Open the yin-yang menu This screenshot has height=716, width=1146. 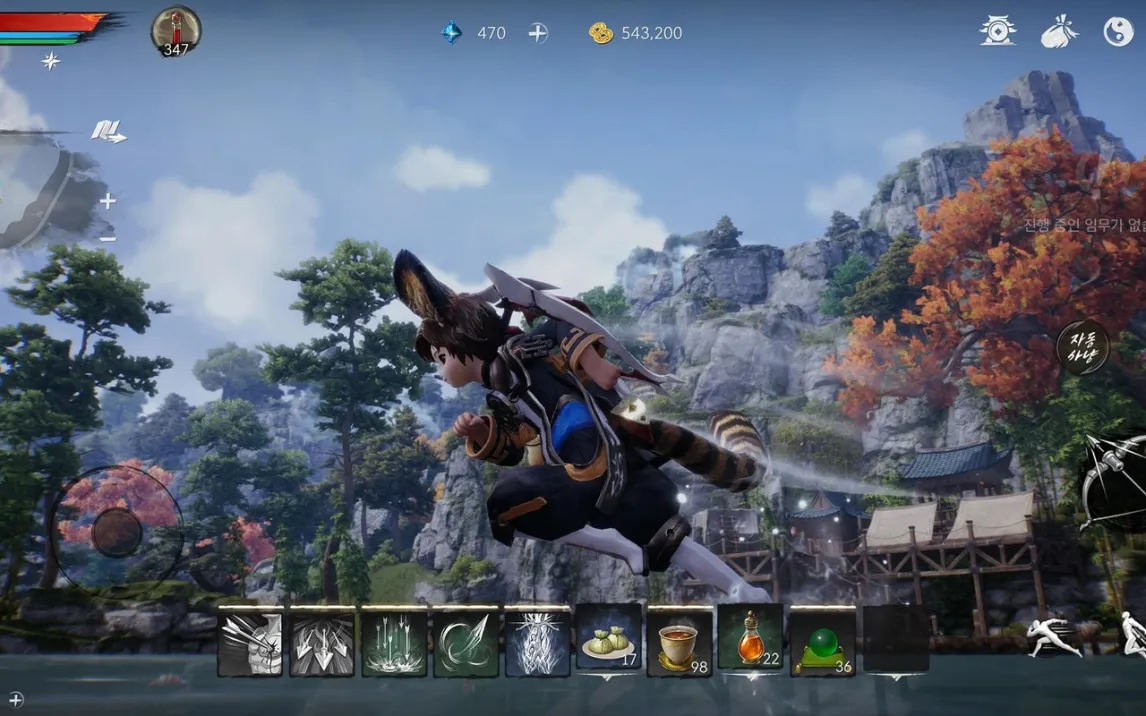pos(1118,32)
